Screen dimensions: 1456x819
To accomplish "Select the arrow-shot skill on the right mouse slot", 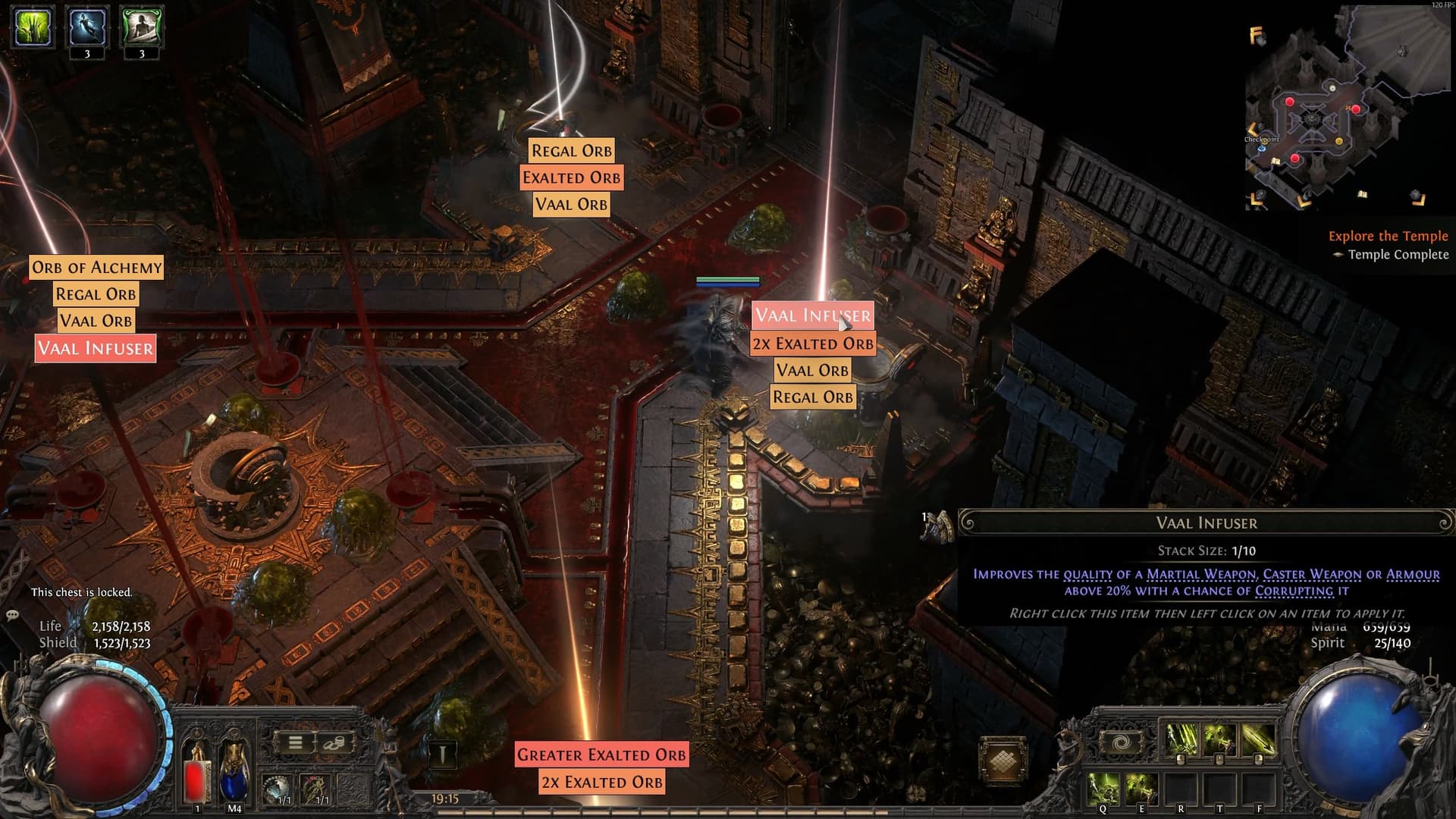I will [x=1257, y=739].
